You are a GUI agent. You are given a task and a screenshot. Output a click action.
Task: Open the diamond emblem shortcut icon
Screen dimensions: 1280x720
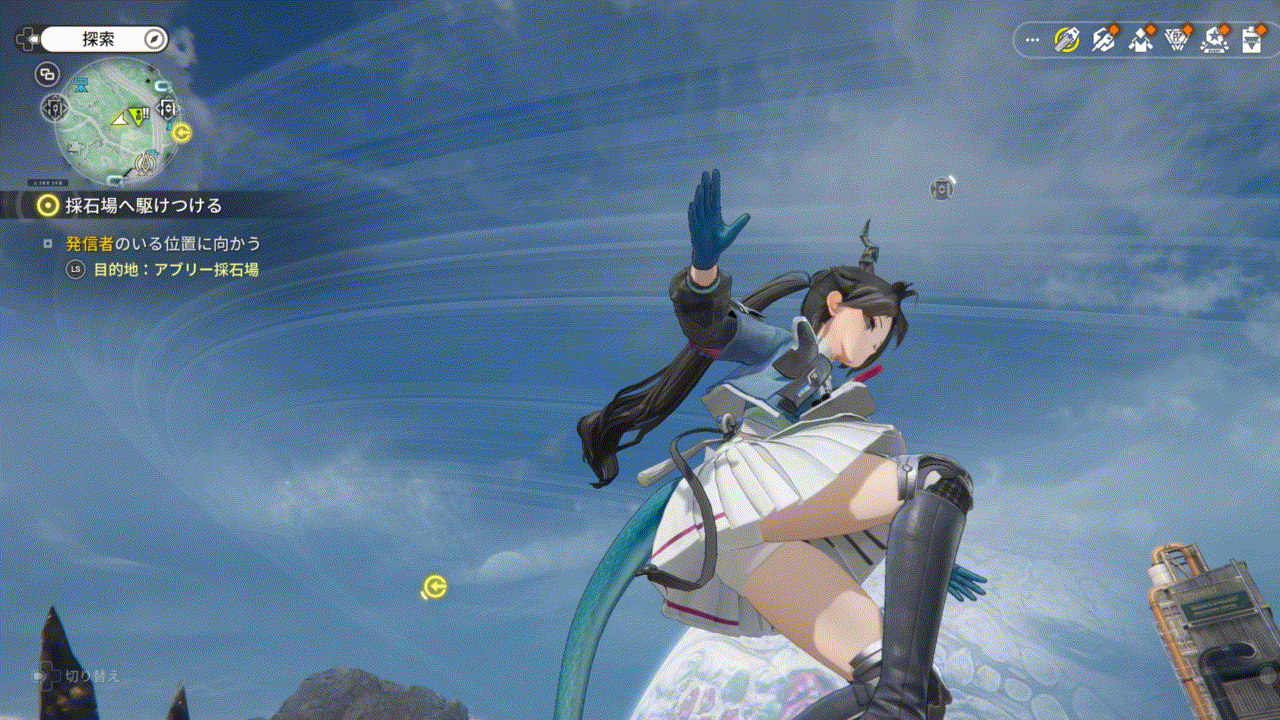tap(1178, 40)
